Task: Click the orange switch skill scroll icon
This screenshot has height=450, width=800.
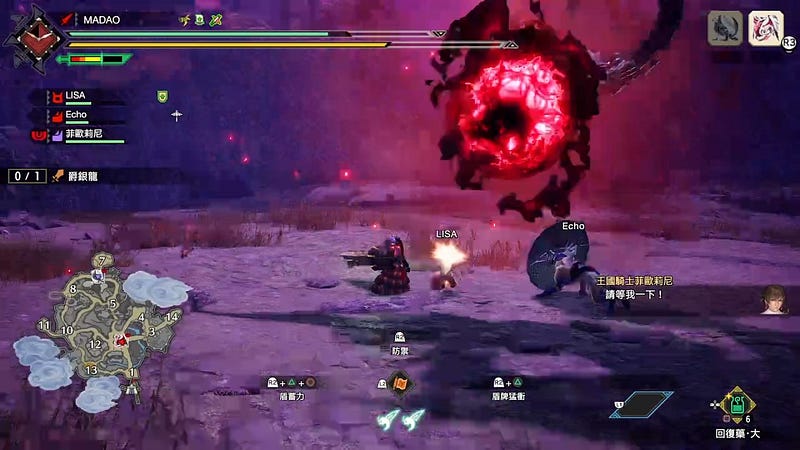Action: click(x=401, y=383)
